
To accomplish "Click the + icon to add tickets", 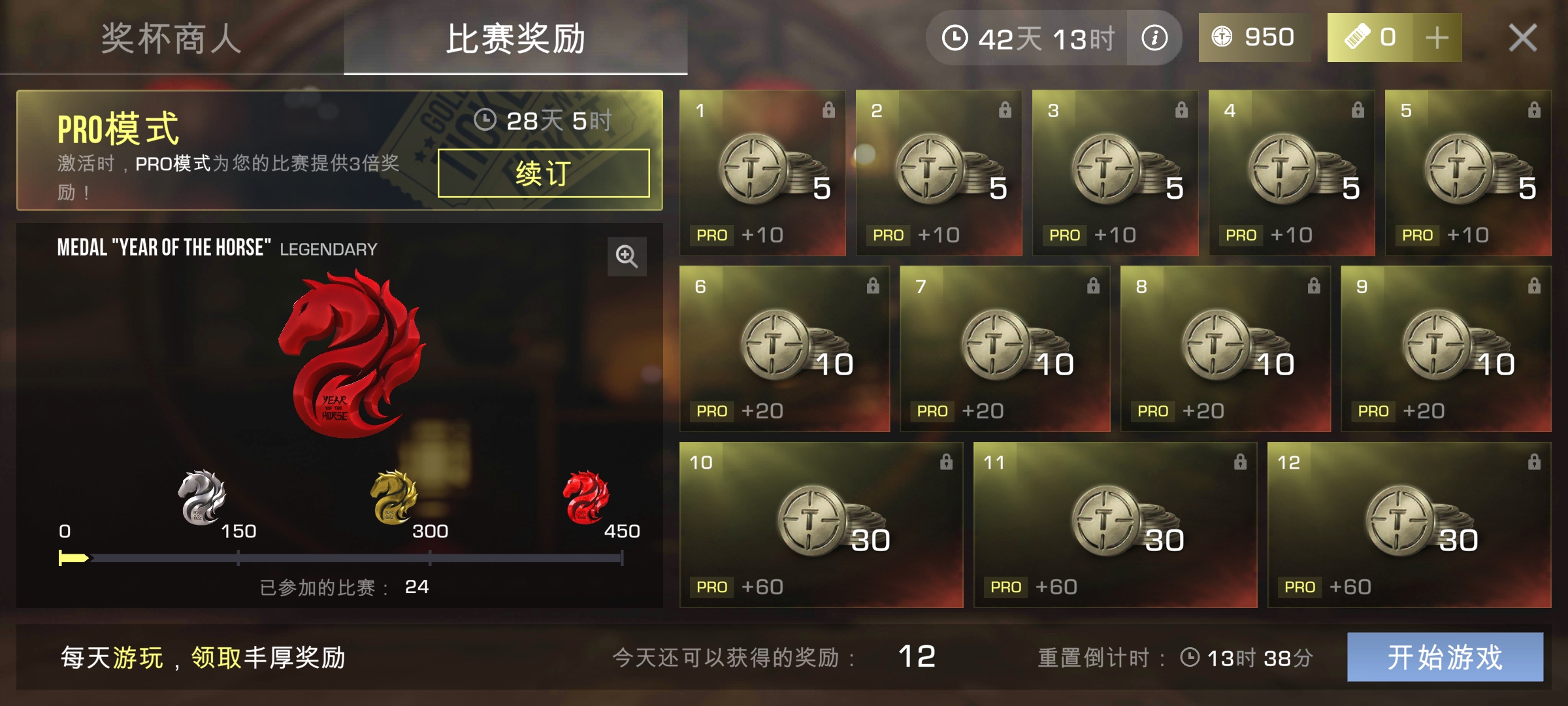I will click(x=1435, y=37).
